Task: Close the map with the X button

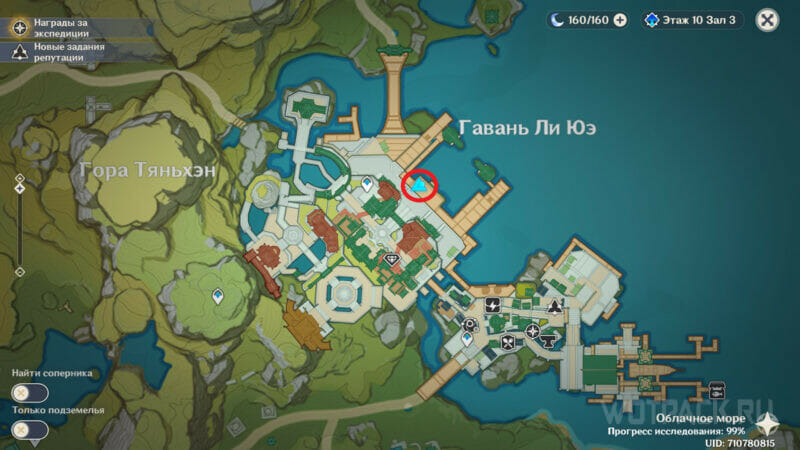Action: (767, 20)
